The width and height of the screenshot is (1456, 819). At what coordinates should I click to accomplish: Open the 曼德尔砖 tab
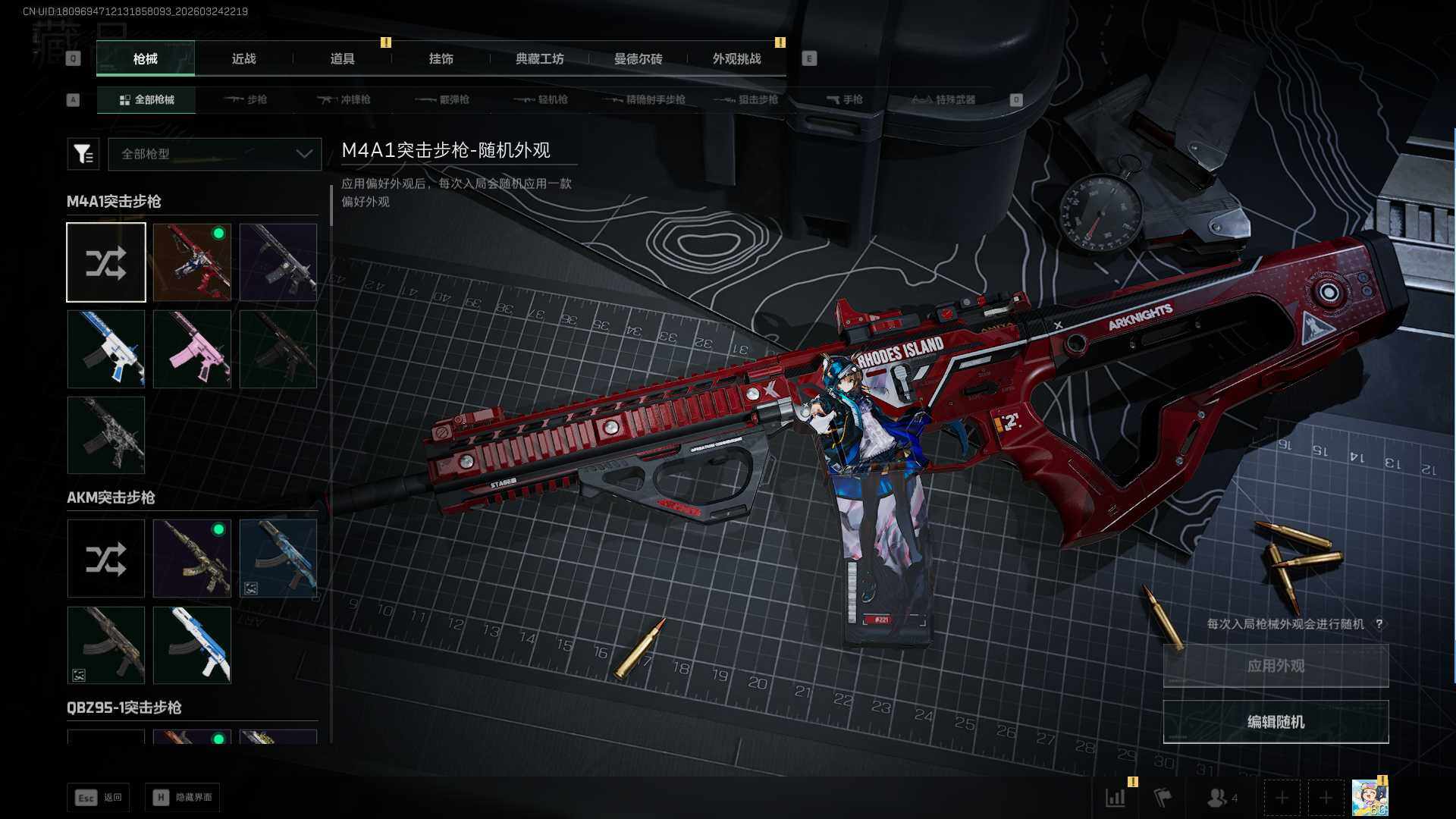[638, 59]
